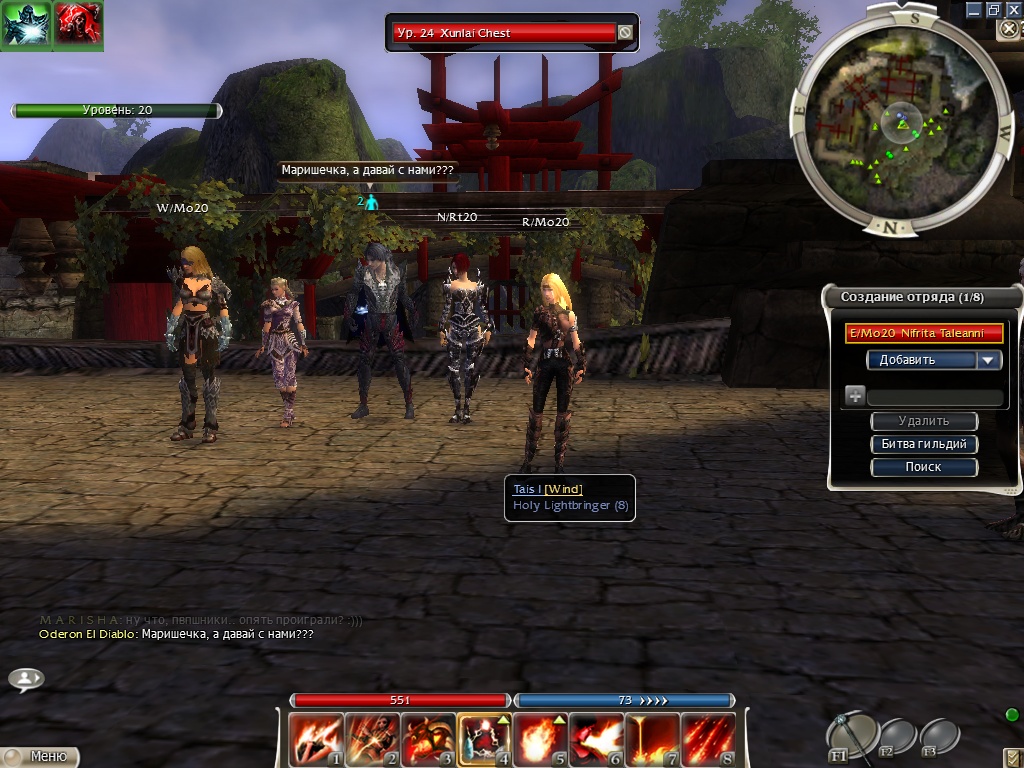The height and width of the screenshot is (768, 1024).
Task: Cast the fireball skill in slot 5
Action: click(x=541, y=739)
